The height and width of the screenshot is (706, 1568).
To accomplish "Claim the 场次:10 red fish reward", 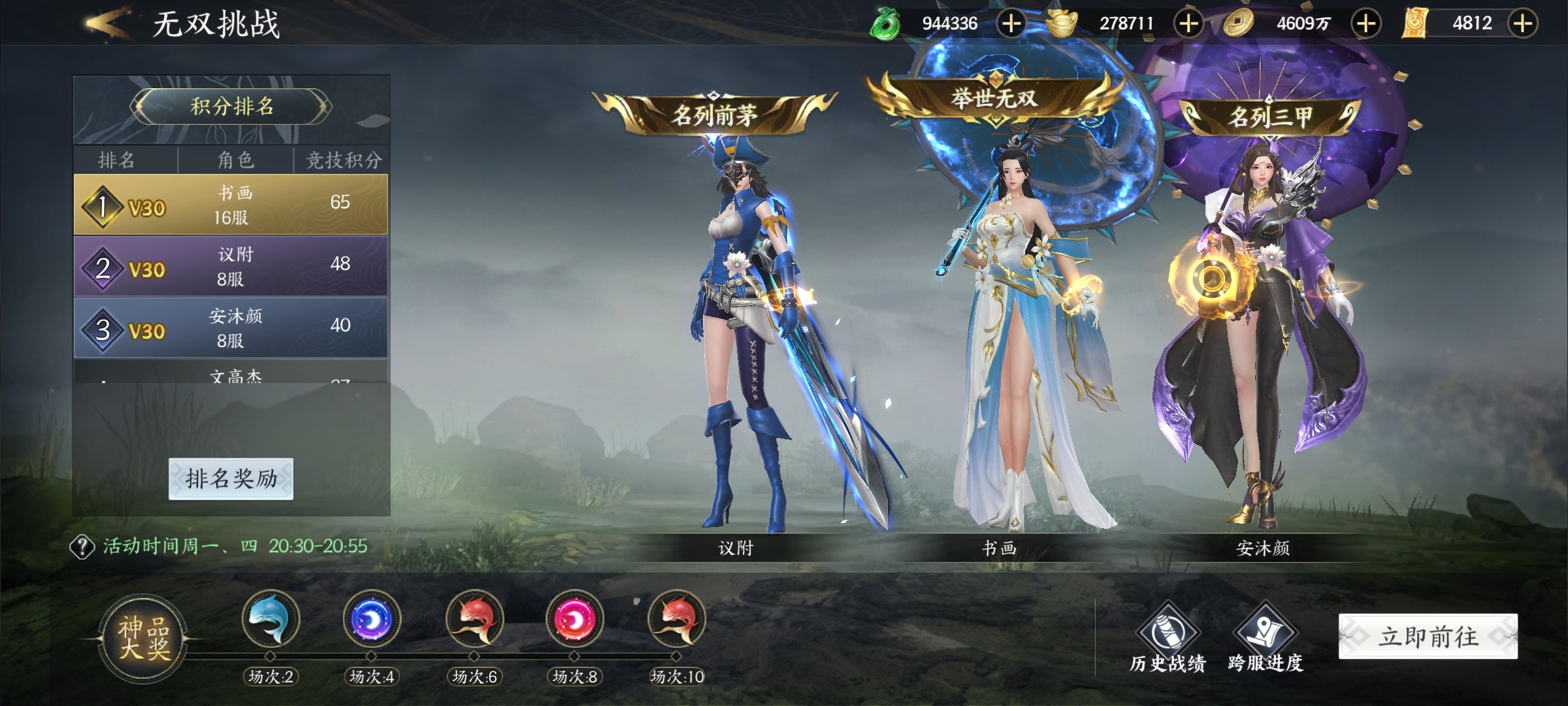I will point(677,619).
